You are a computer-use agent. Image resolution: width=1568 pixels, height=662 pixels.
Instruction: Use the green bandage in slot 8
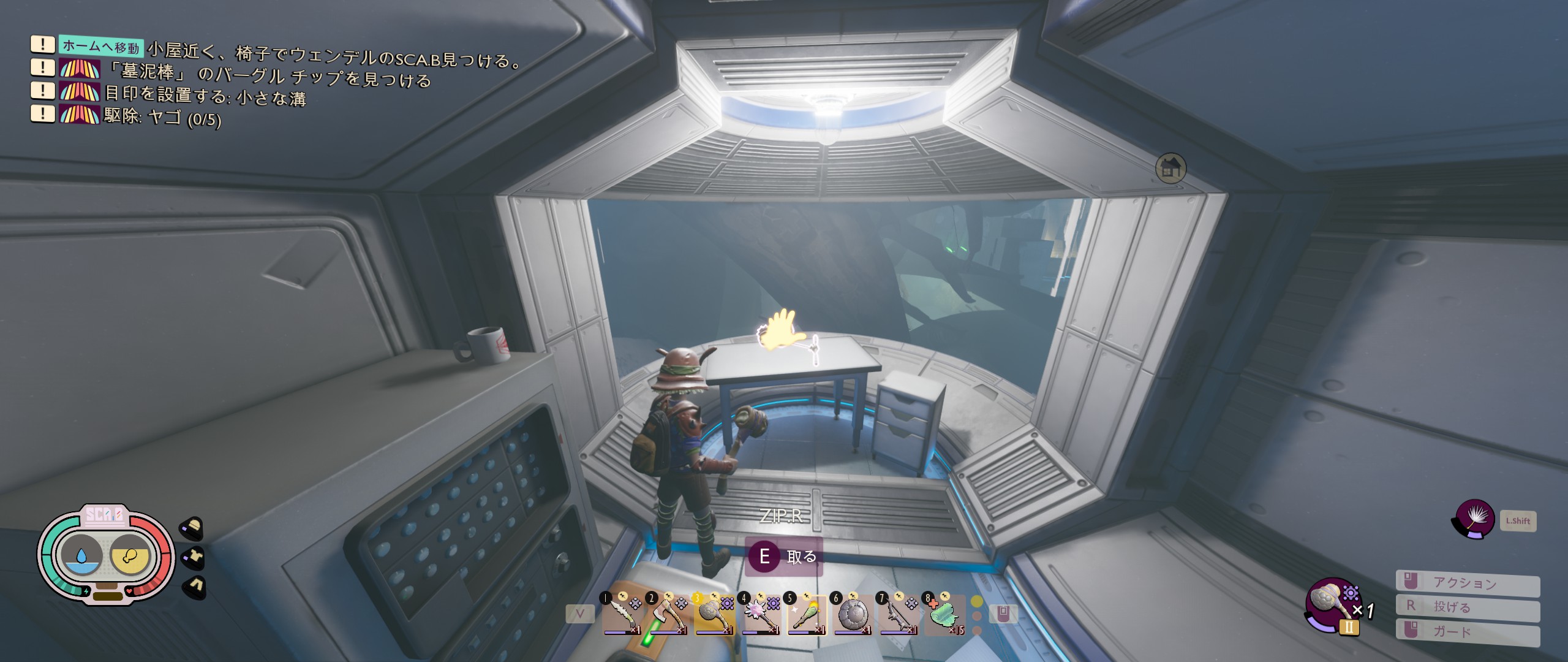point(944,615)
